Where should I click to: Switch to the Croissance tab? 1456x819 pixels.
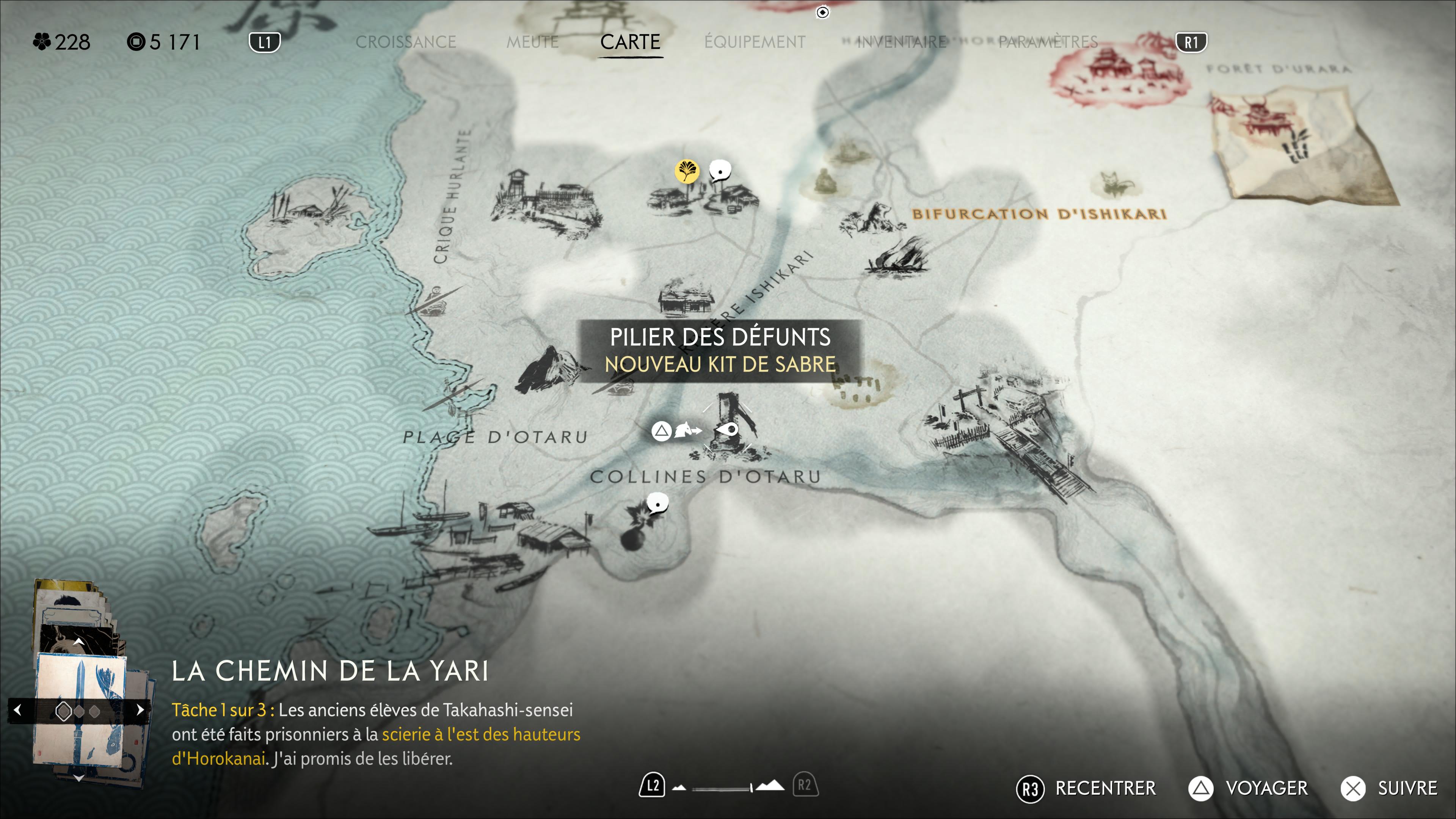tap(405, 42)
